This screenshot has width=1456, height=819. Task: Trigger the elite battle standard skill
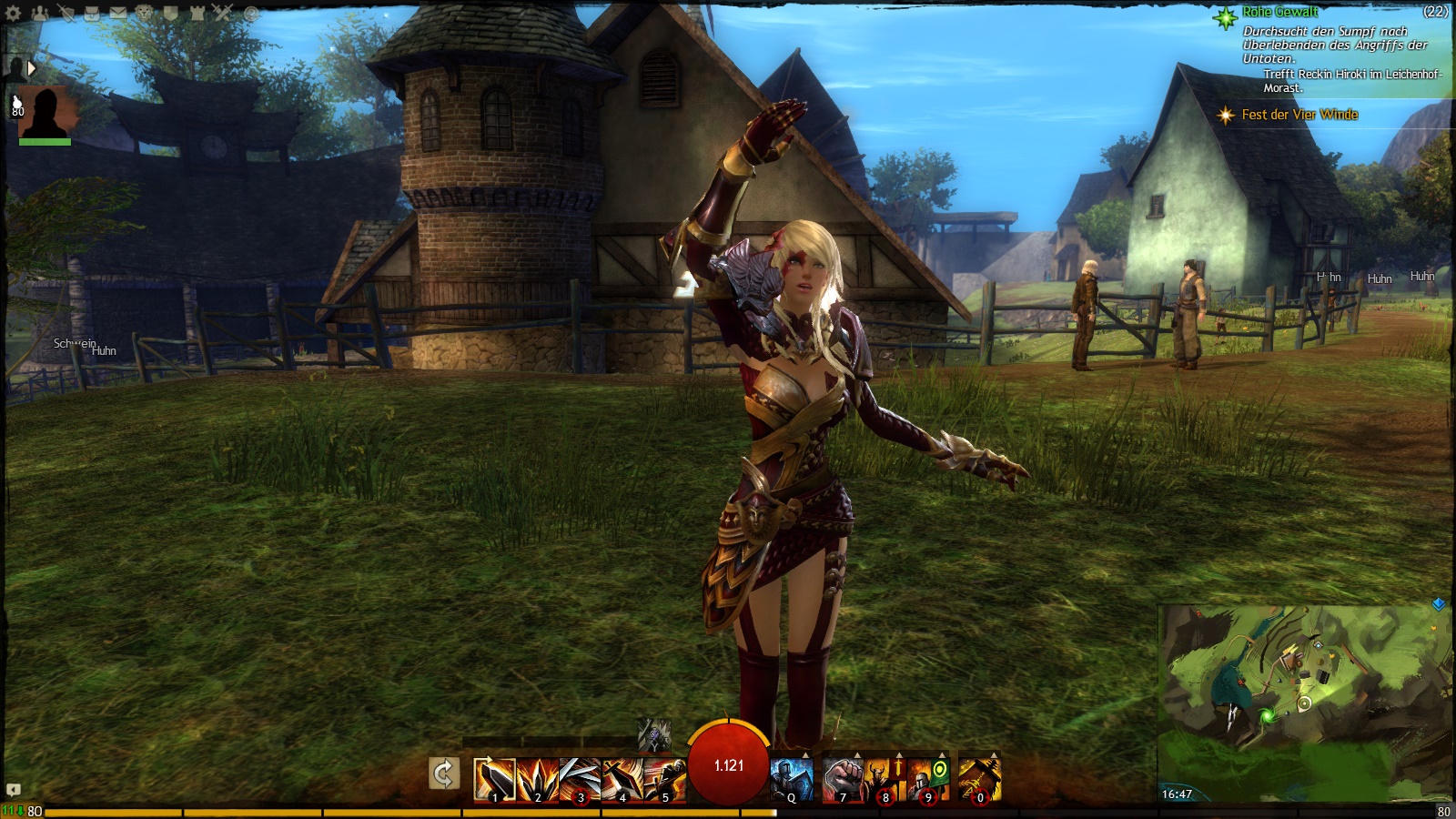click(x=979, y=779)
